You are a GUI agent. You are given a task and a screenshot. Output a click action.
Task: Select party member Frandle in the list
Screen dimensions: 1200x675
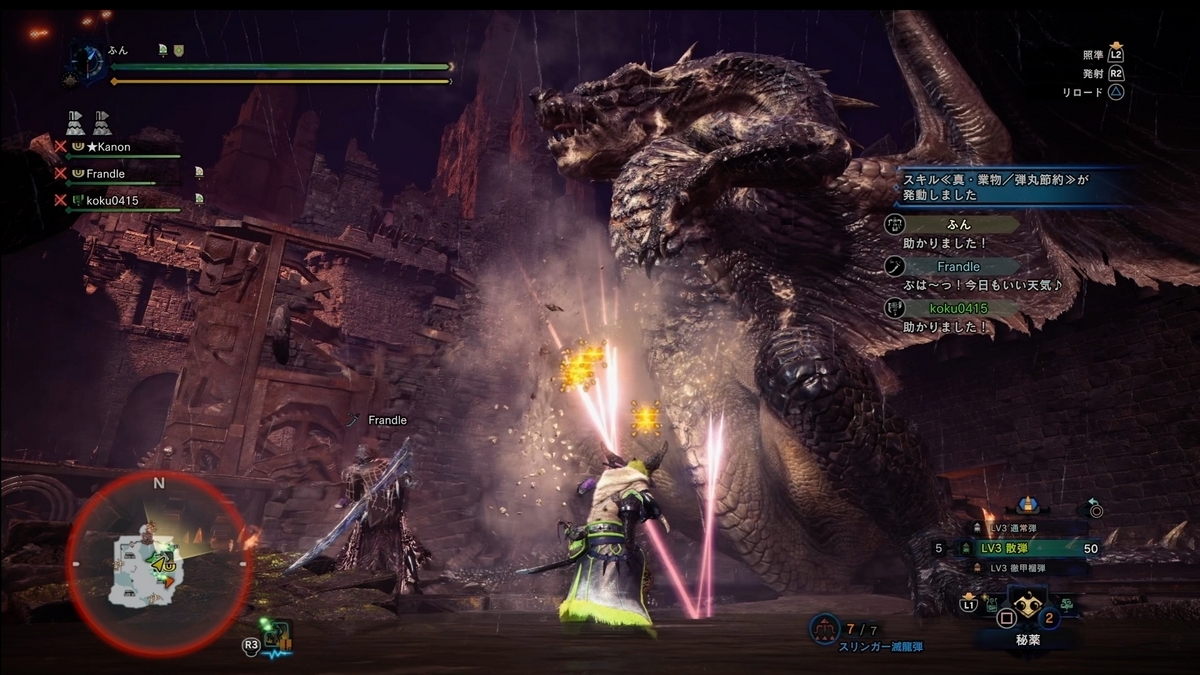(x=105, y=174)
